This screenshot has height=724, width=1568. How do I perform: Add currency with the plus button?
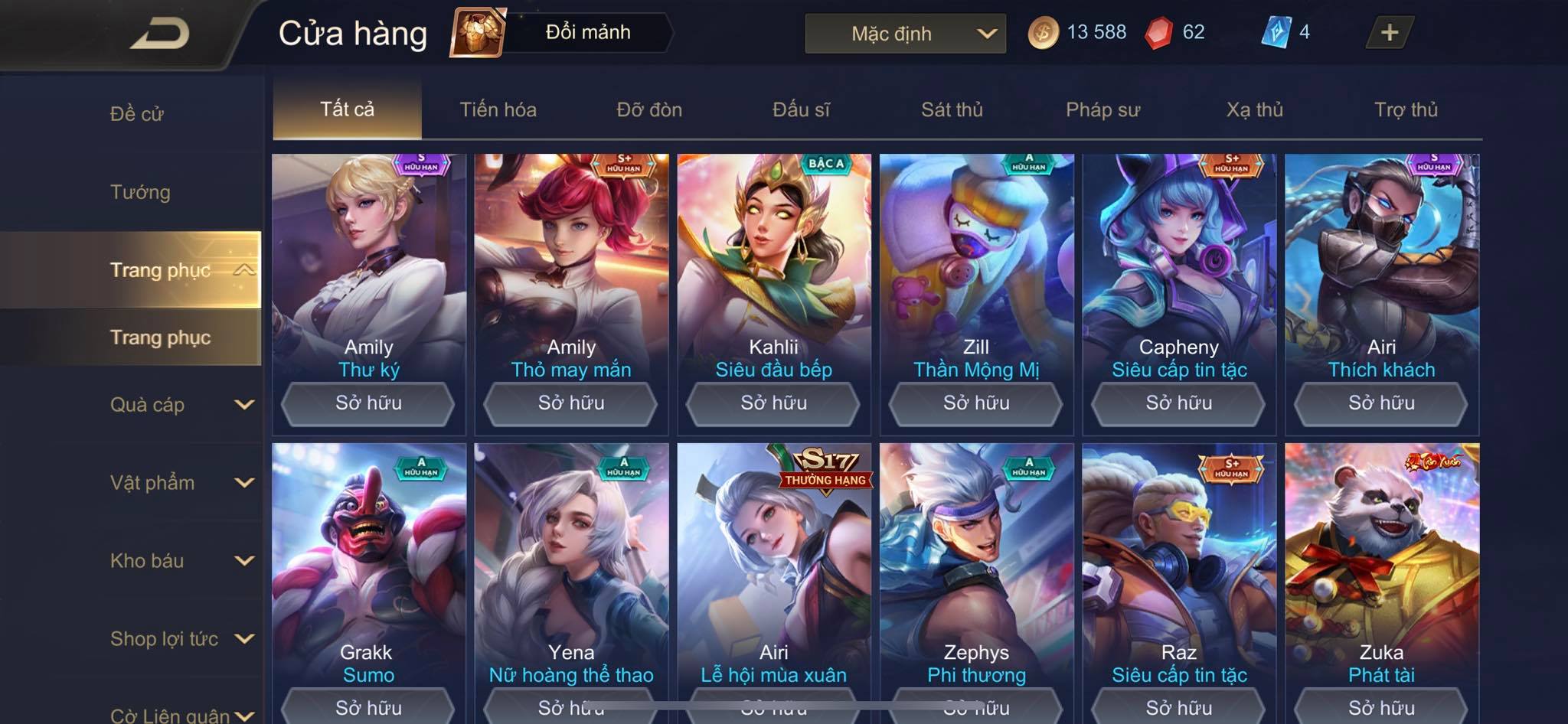[x=1389, y=33]
